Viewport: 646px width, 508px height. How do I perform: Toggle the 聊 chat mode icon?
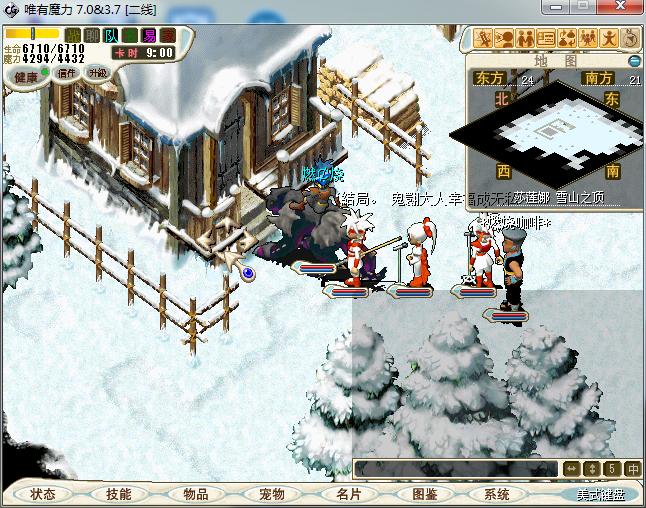(x=92, y=36)
